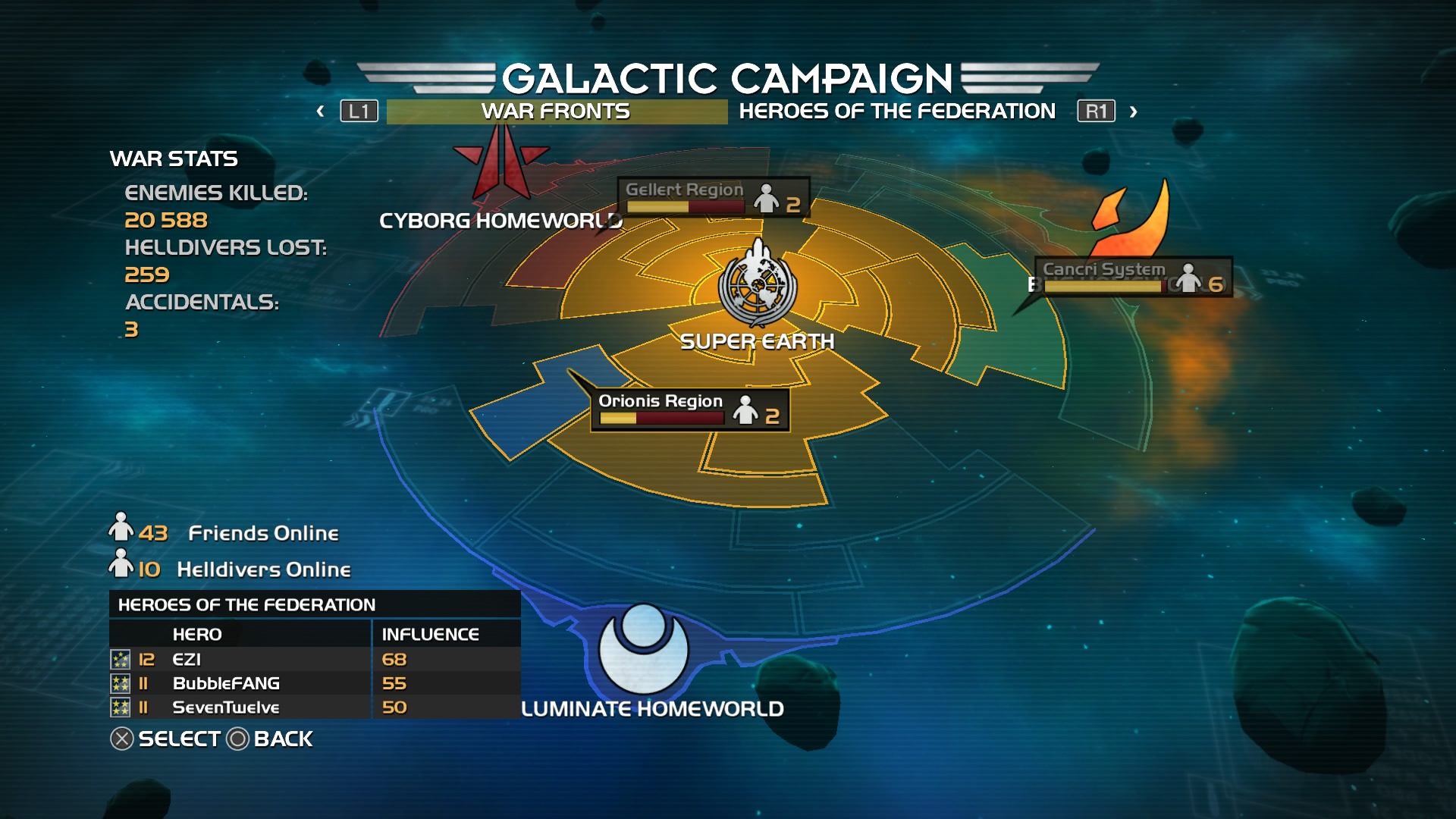Image resolution: width=1456 pixels, height=819 pixels.
Task: Click the player icon on Orionis Region
Action: [x=746, y=412]
